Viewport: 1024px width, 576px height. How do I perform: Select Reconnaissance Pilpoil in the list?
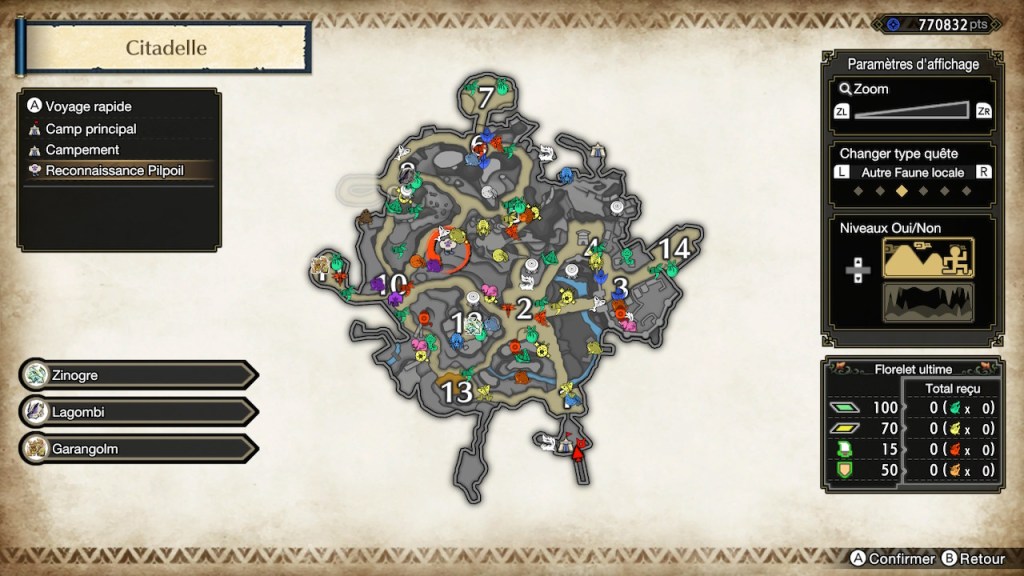[x=114, y=171]
